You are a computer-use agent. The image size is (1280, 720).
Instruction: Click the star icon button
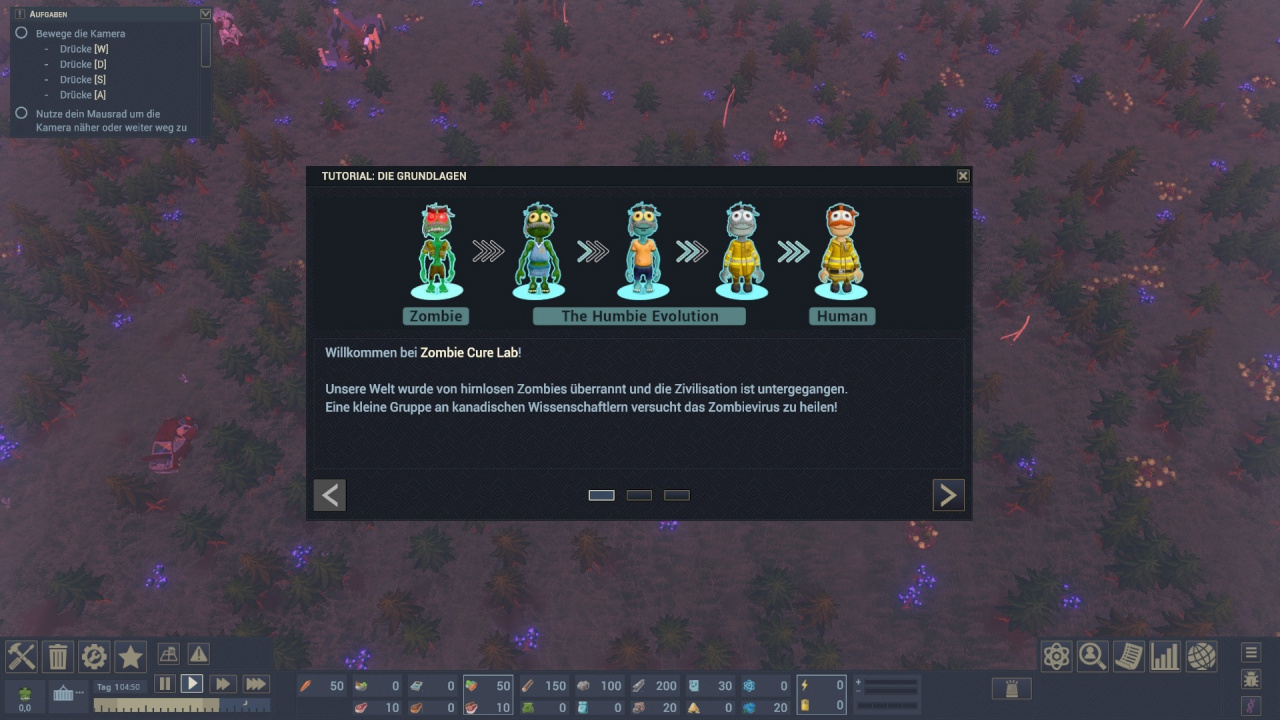pyautogui.click(x=131, y=656)
